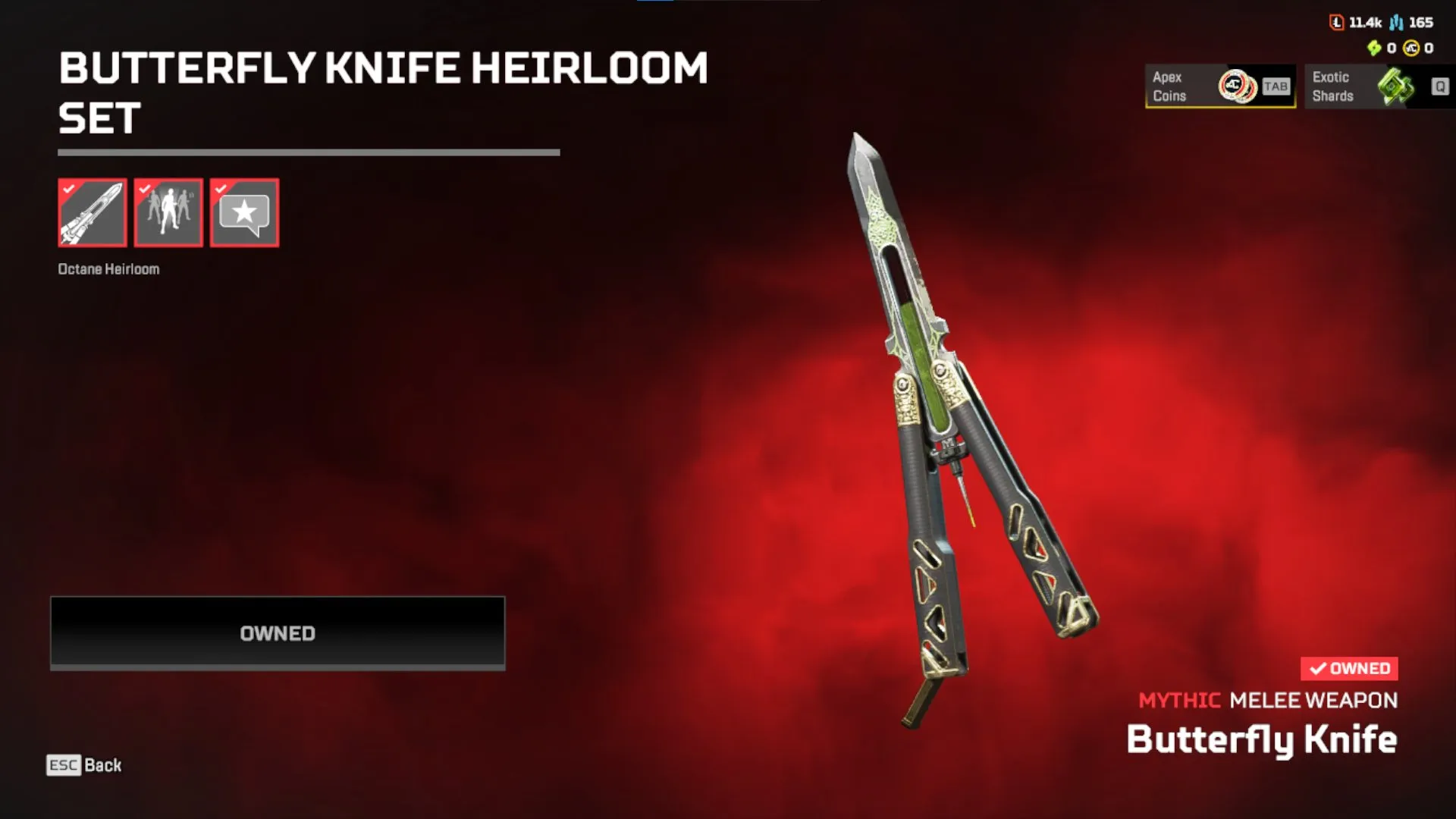Select the star quip speech-bubble icon
The width and height of the screenshot is (1456, 819).
[x=244, y=212]
